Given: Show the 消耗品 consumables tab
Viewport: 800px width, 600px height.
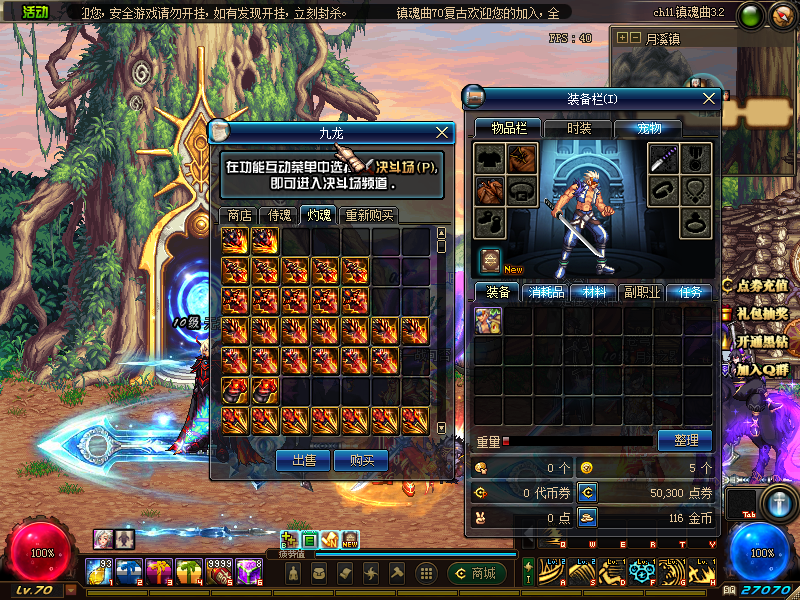Looking at the screenshot, I should (546, 292).
